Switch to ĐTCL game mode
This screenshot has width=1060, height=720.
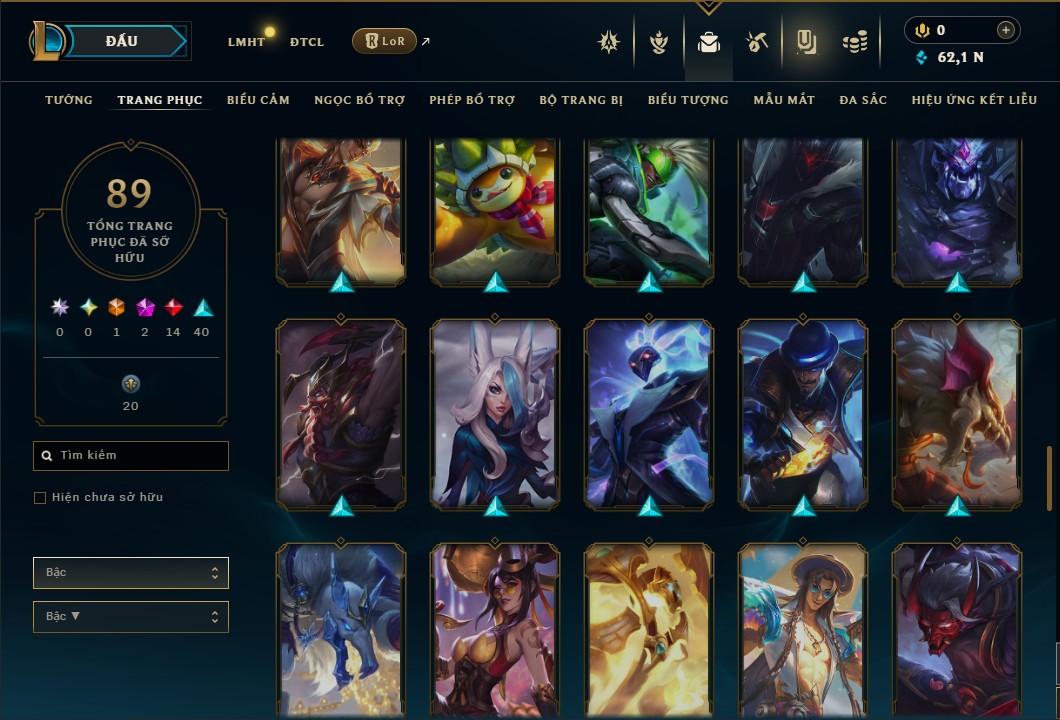tap(306, 42)
